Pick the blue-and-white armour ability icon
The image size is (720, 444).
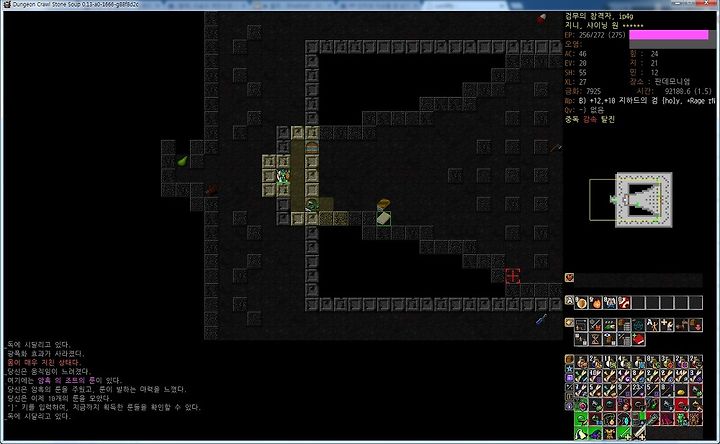pos(611,302)
